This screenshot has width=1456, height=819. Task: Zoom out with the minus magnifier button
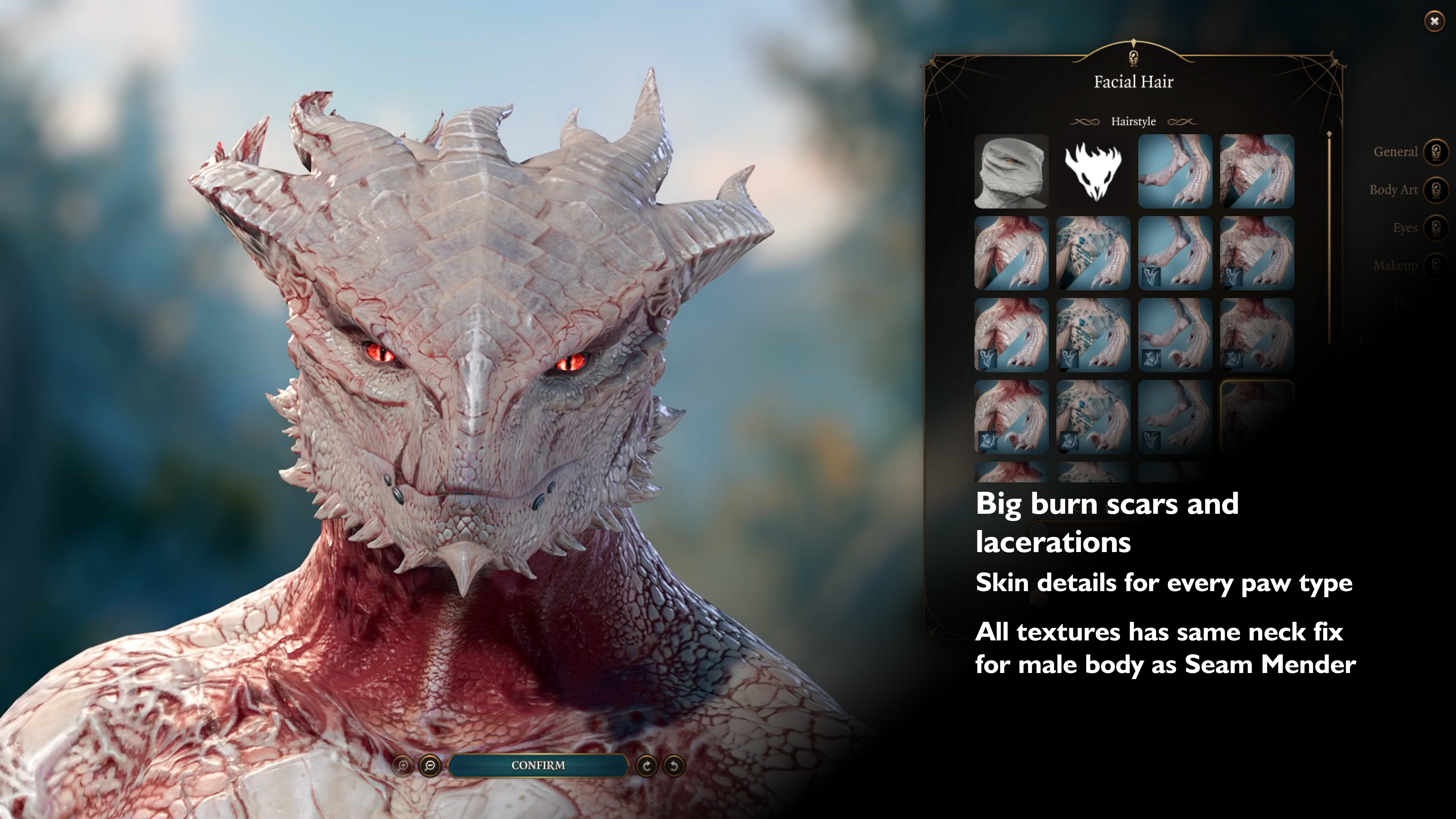[430, 766]
